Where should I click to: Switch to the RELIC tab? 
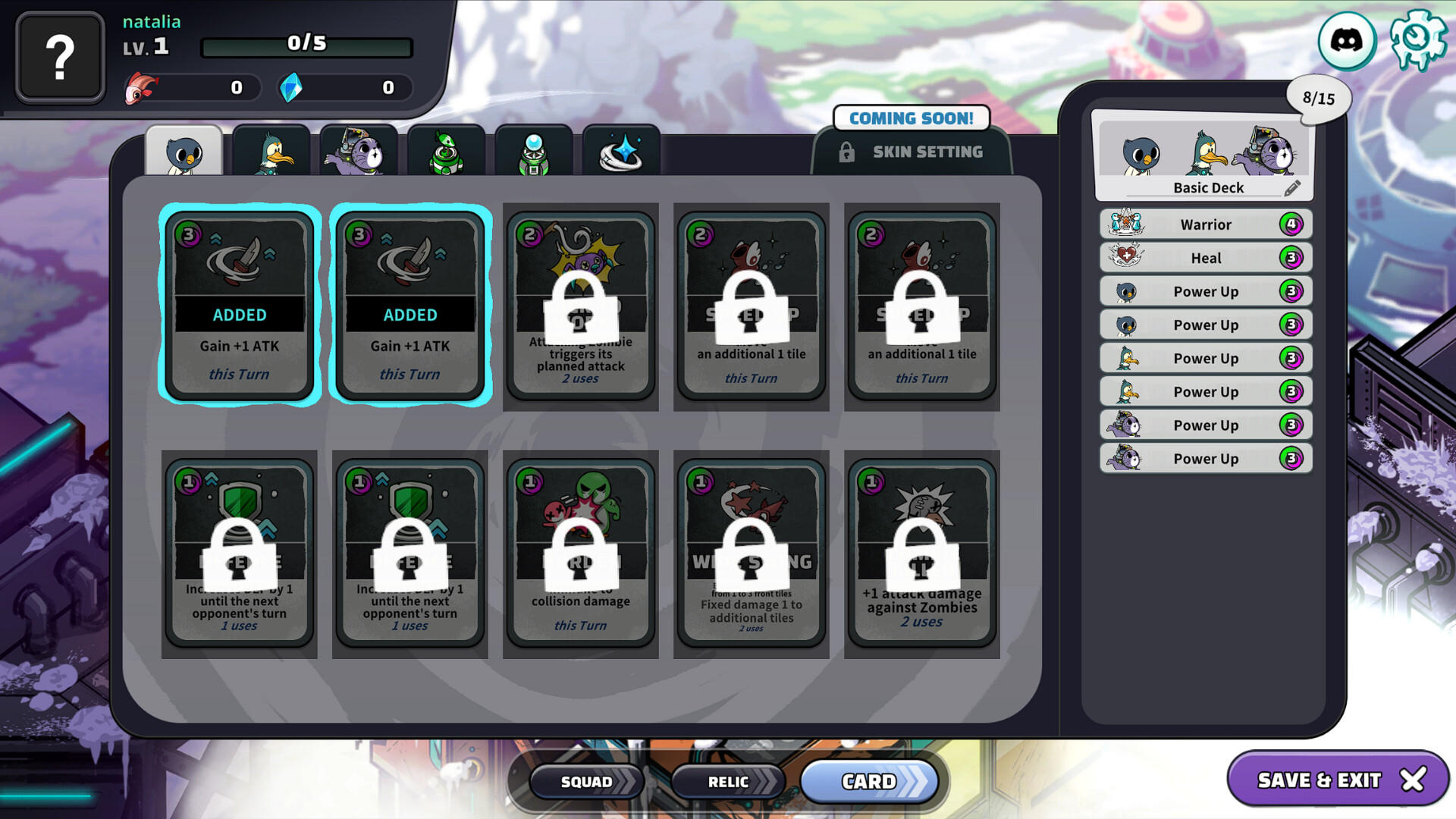point(726,781)
